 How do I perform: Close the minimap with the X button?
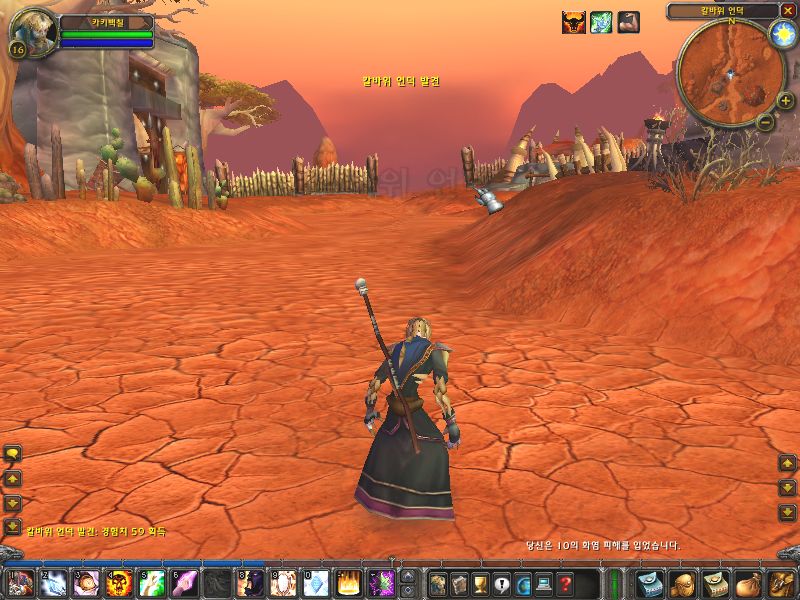[x=788, y=10]
